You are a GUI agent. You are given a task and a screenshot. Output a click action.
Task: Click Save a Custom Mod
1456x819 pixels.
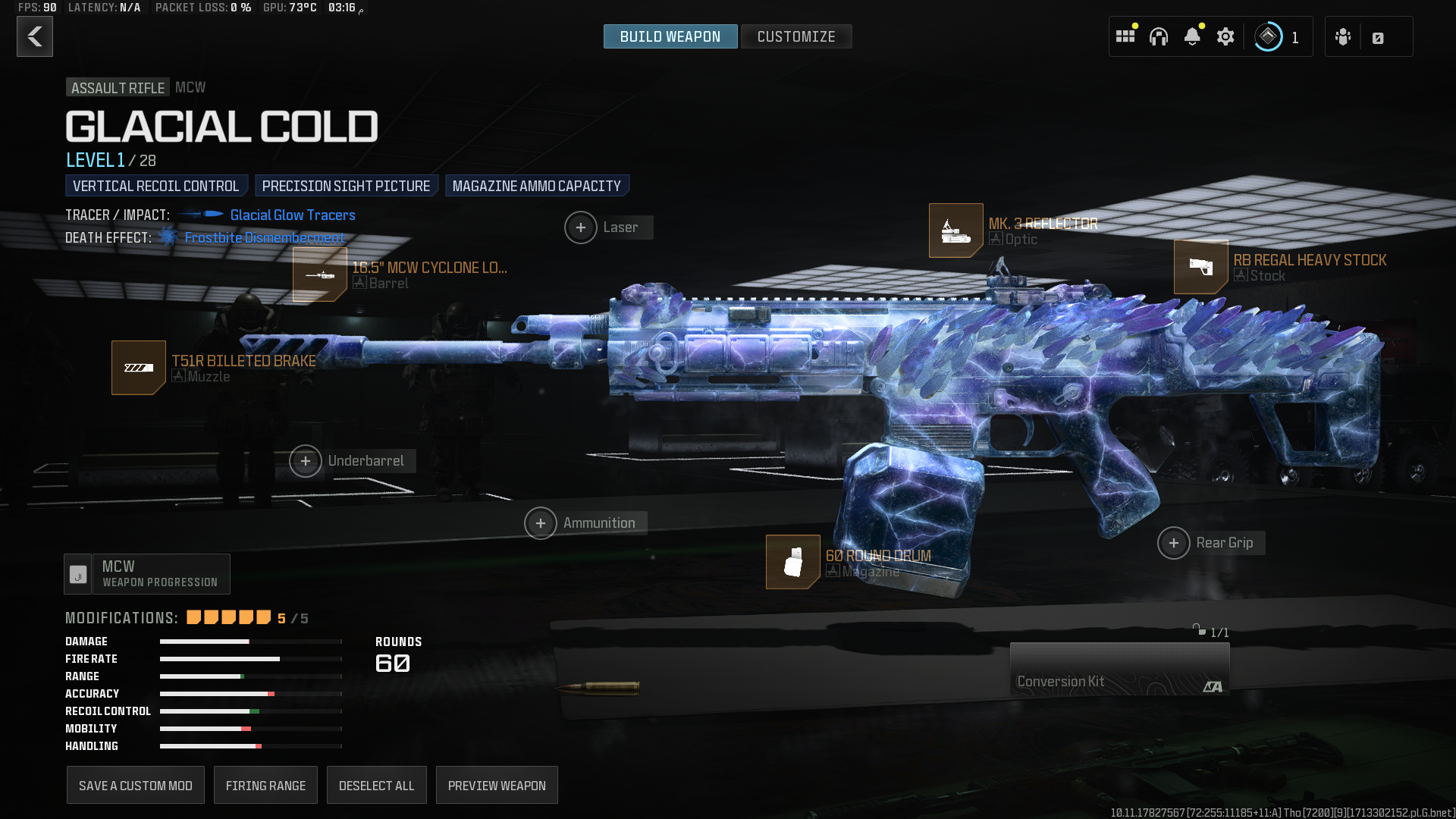click(x=136, y=786)
